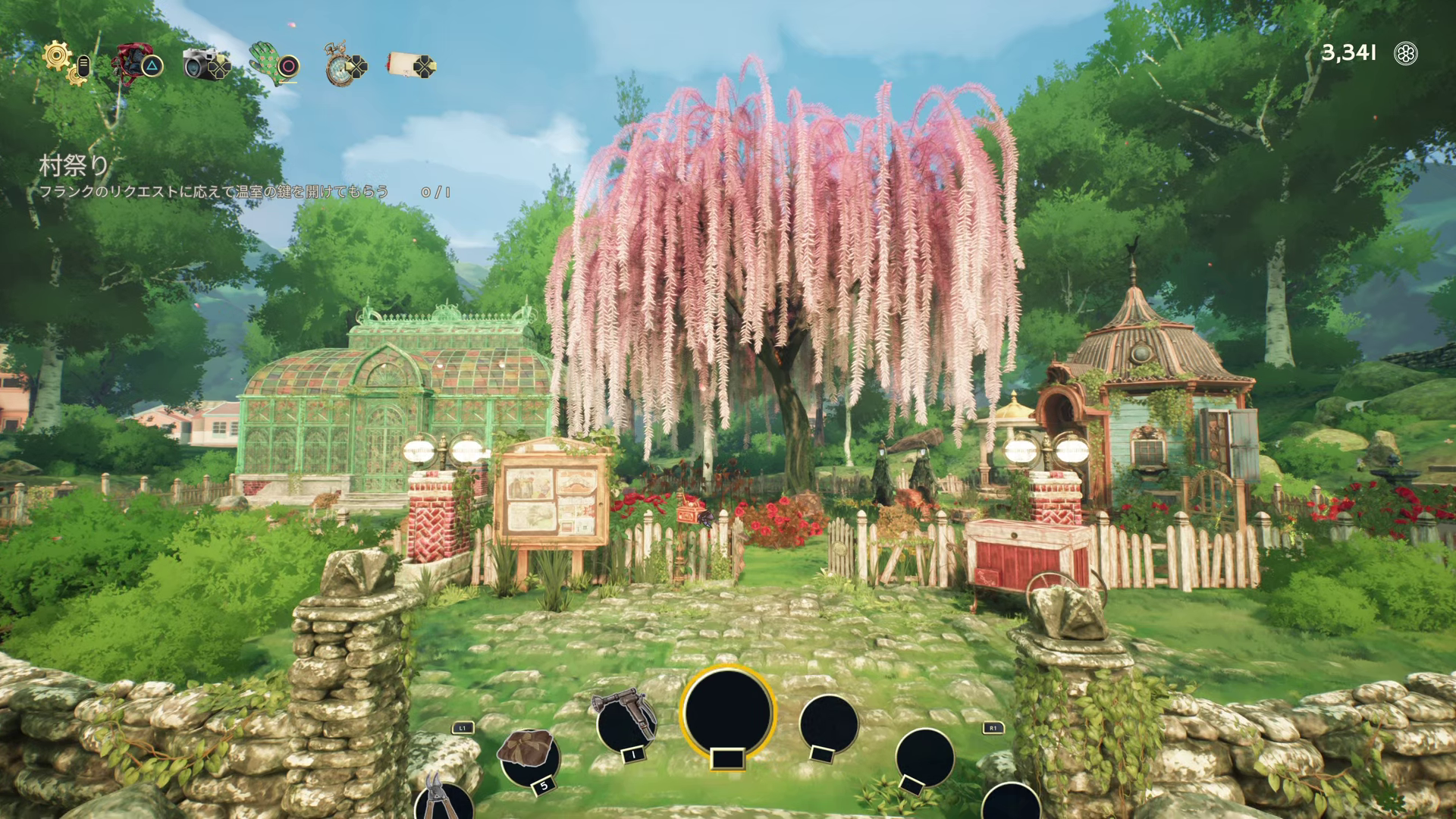Click the flower currency icon

pyautogui.click(x=1406, y=53)
